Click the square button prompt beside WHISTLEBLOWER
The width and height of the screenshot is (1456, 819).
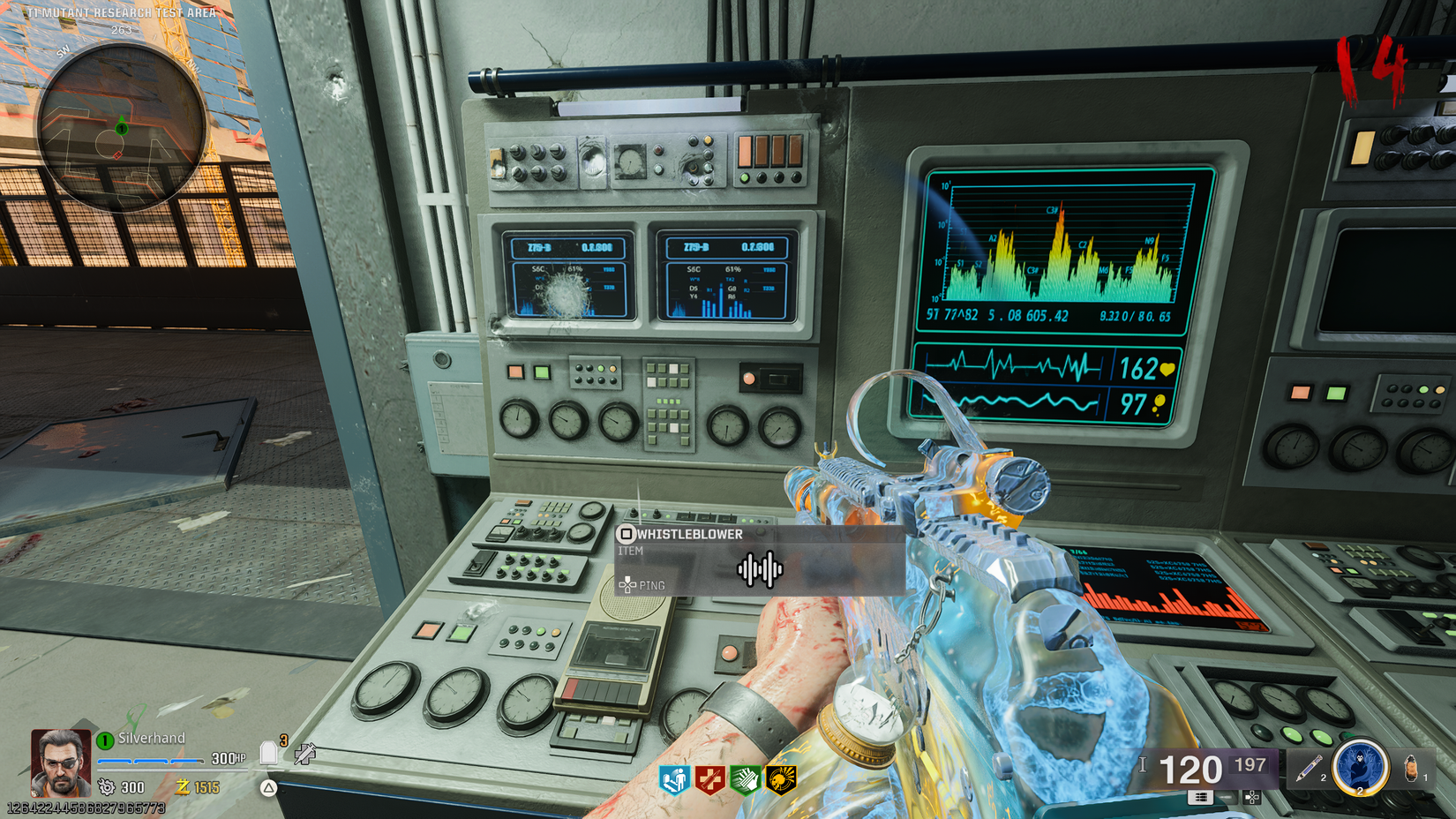(x=627, y=532)
